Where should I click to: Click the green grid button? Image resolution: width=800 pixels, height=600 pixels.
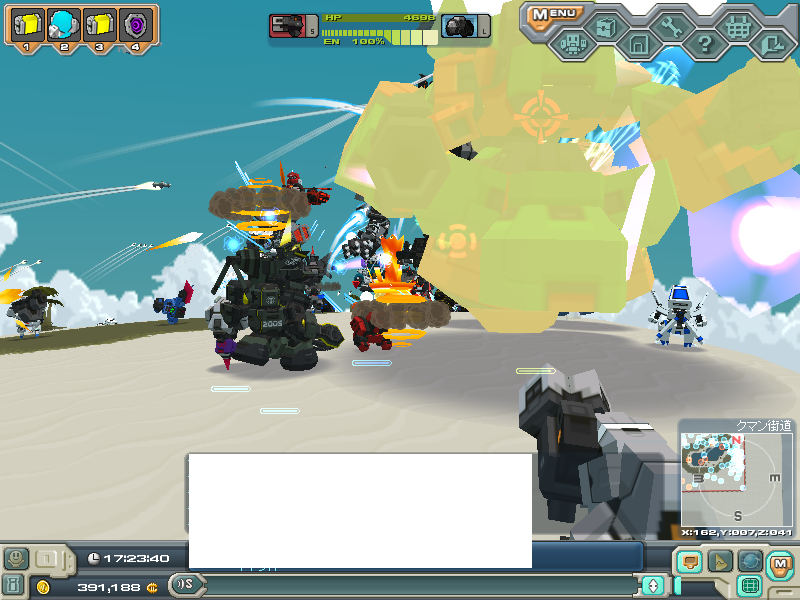click(x=750, y=585)
